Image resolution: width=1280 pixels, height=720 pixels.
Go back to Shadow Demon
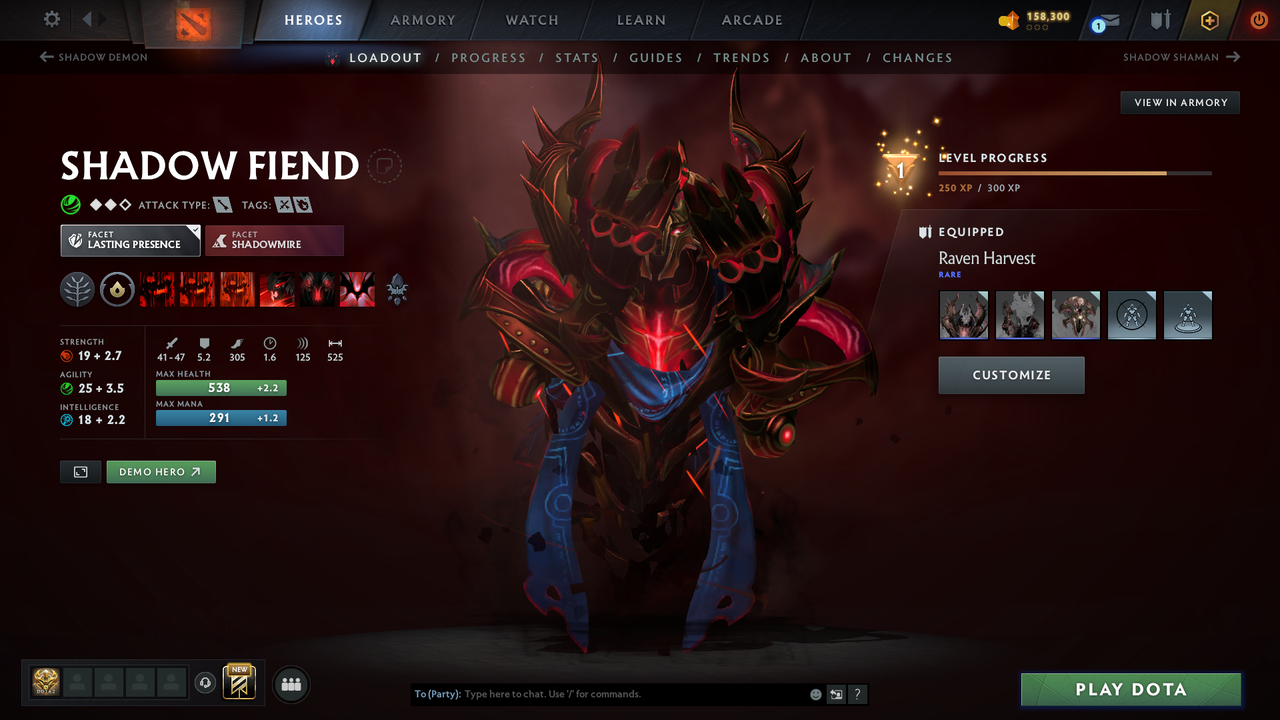tap(93, 57)
